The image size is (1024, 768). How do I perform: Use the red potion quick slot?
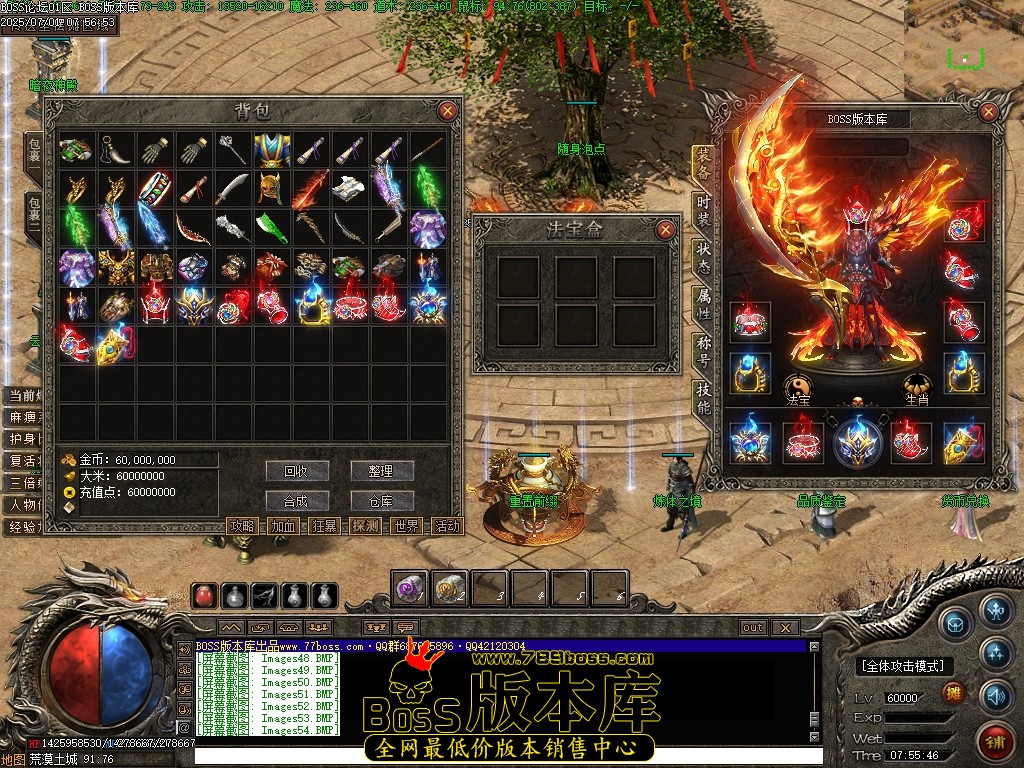[x=205, y=596]
